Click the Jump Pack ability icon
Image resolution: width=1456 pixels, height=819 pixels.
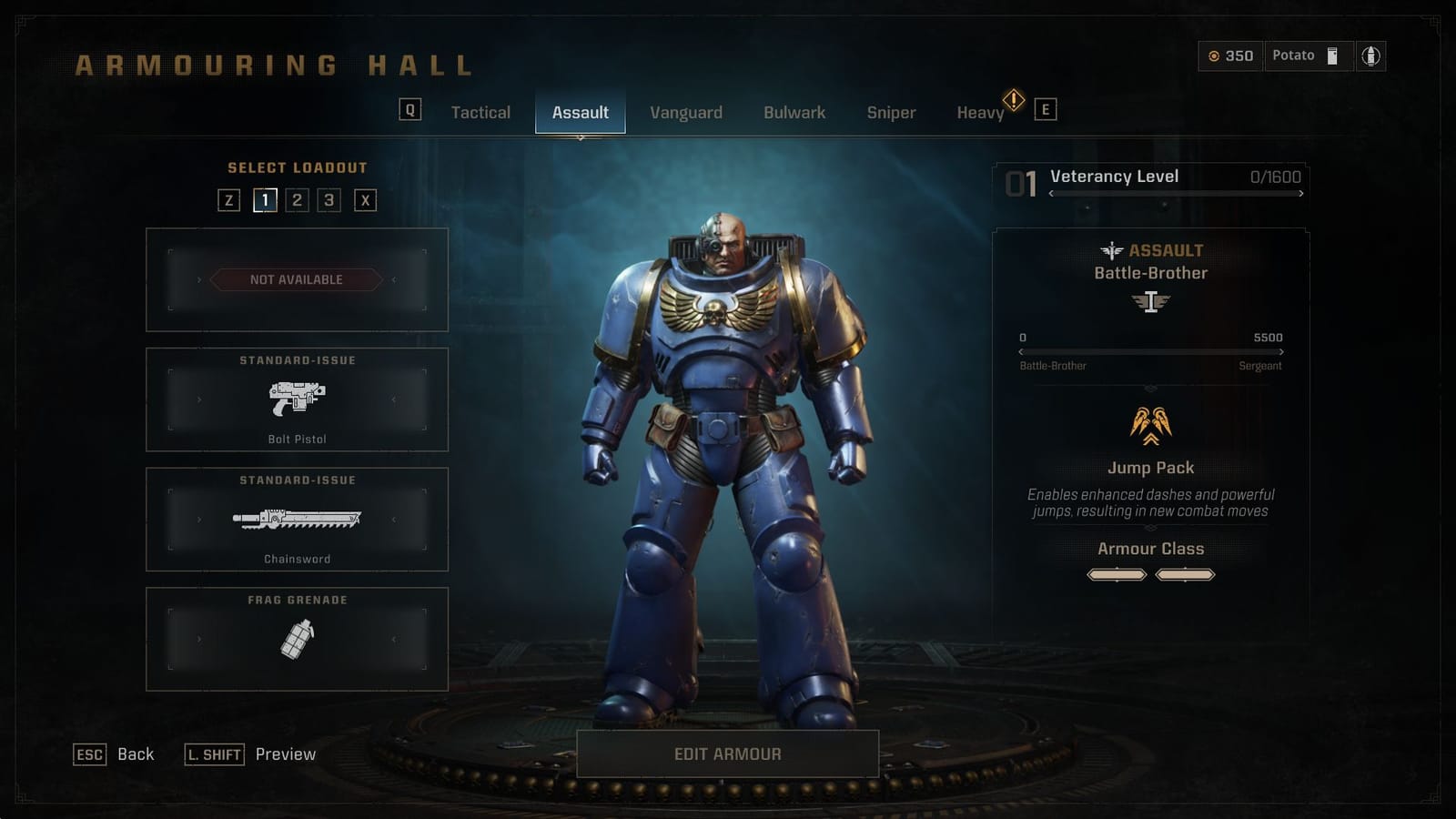(x=1150, y=425)
